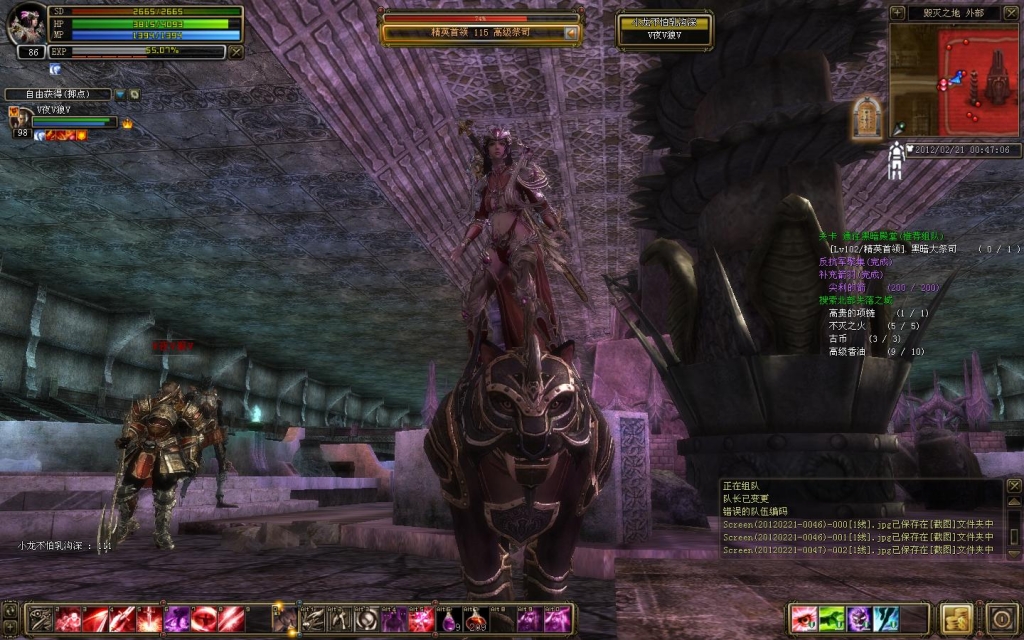The height and width of the screenshot is (640, 1024).
Task: Open the loot distribution dropdown arrow
Action: [x=120, y=95]
